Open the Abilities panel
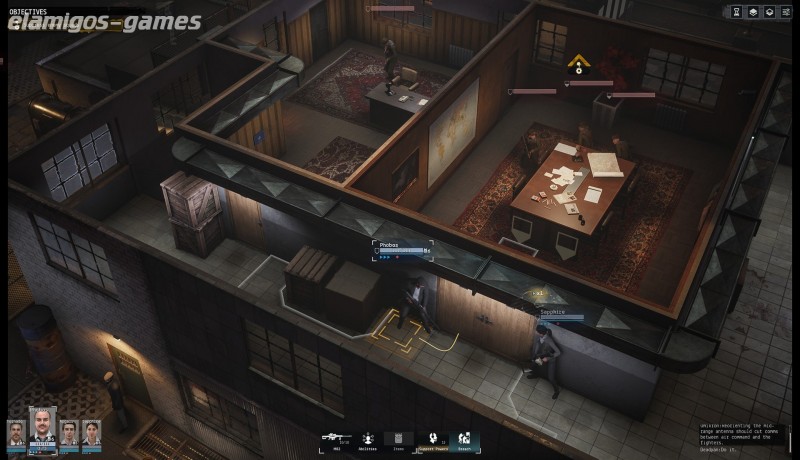The image size is (800, 460). tap(367, 439)
